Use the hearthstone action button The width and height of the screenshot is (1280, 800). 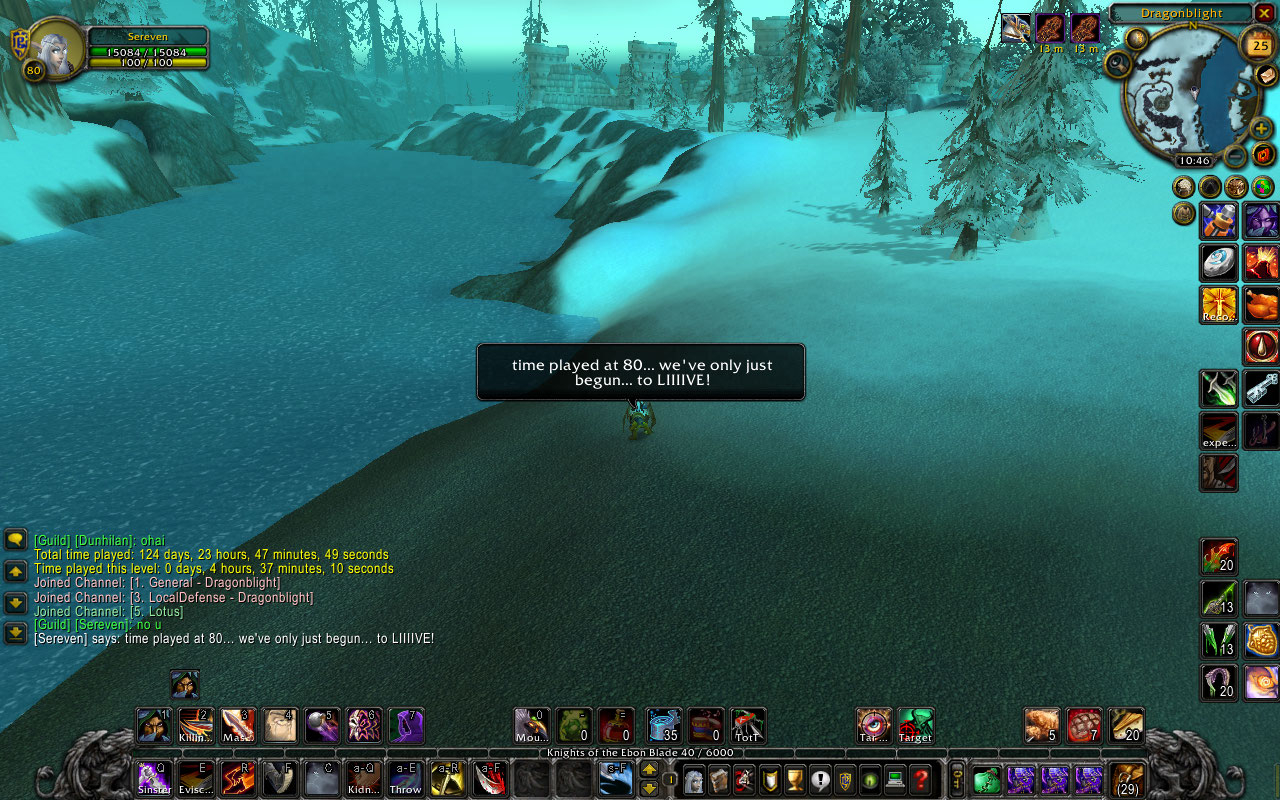pos(1218,262)
